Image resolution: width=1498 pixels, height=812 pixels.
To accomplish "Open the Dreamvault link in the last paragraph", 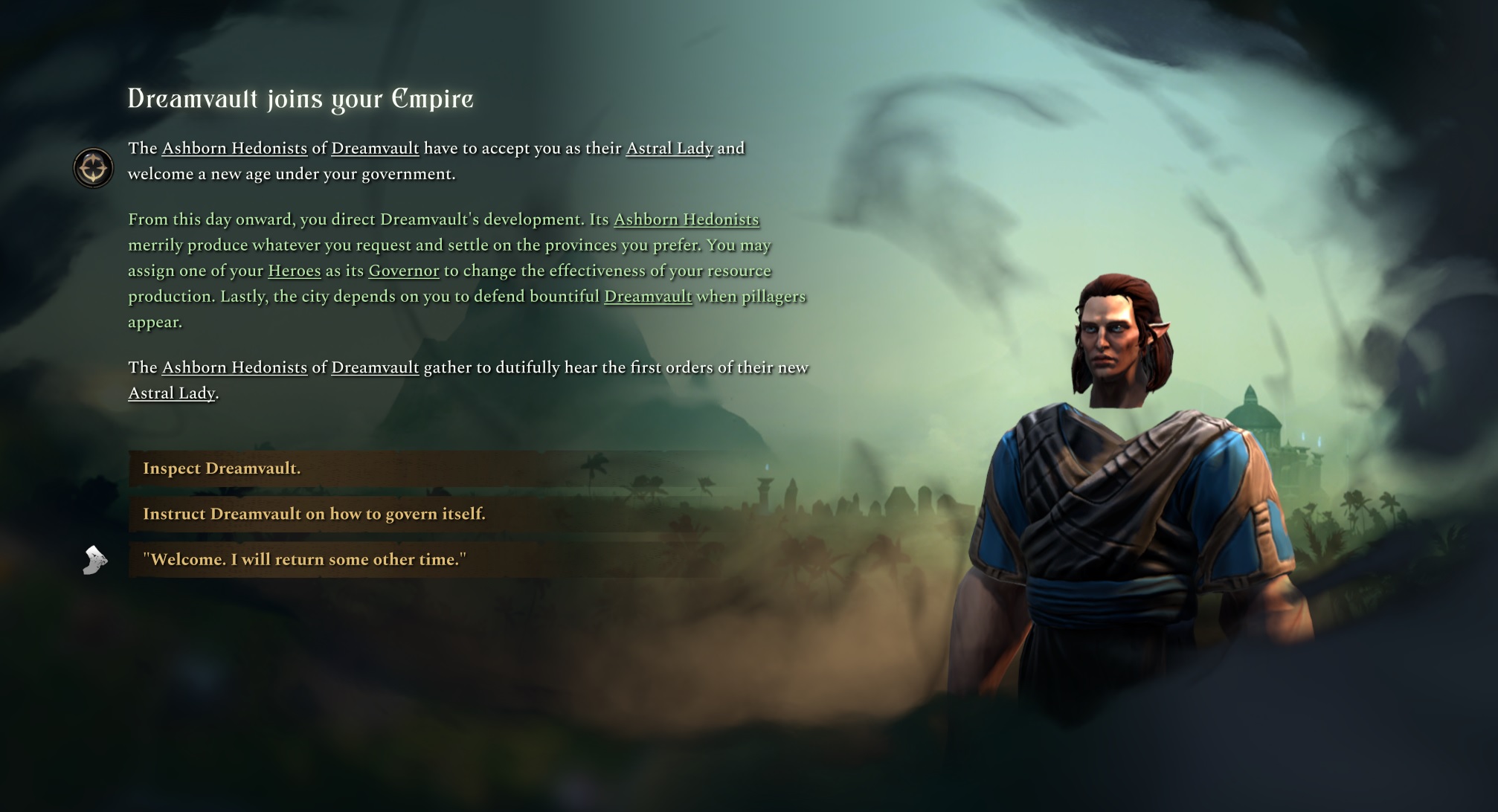I will pos(375,367).
